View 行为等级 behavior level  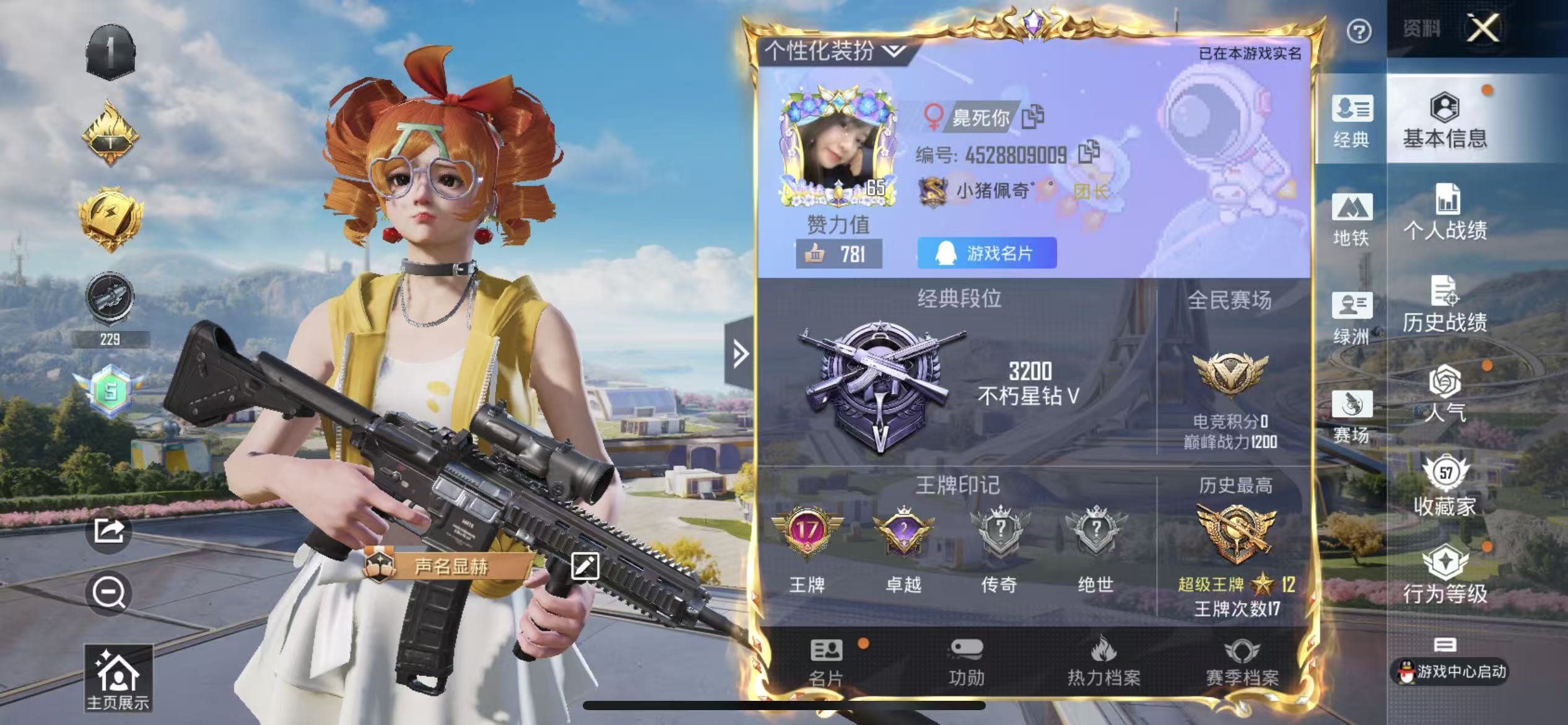point(1445,575)
